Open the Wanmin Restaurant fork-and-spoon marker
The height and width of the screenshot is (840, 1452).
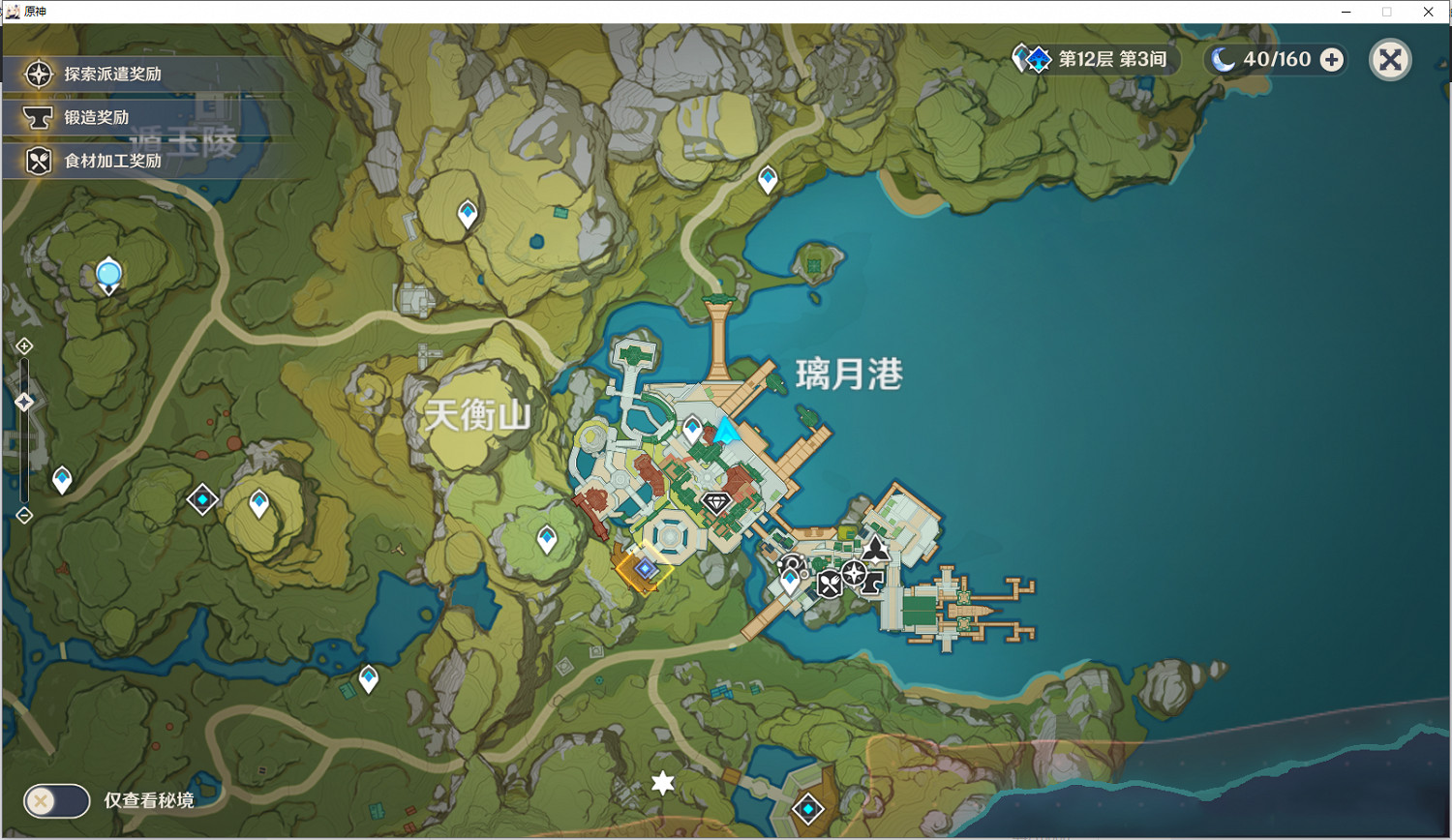click(x=831, y=585)
